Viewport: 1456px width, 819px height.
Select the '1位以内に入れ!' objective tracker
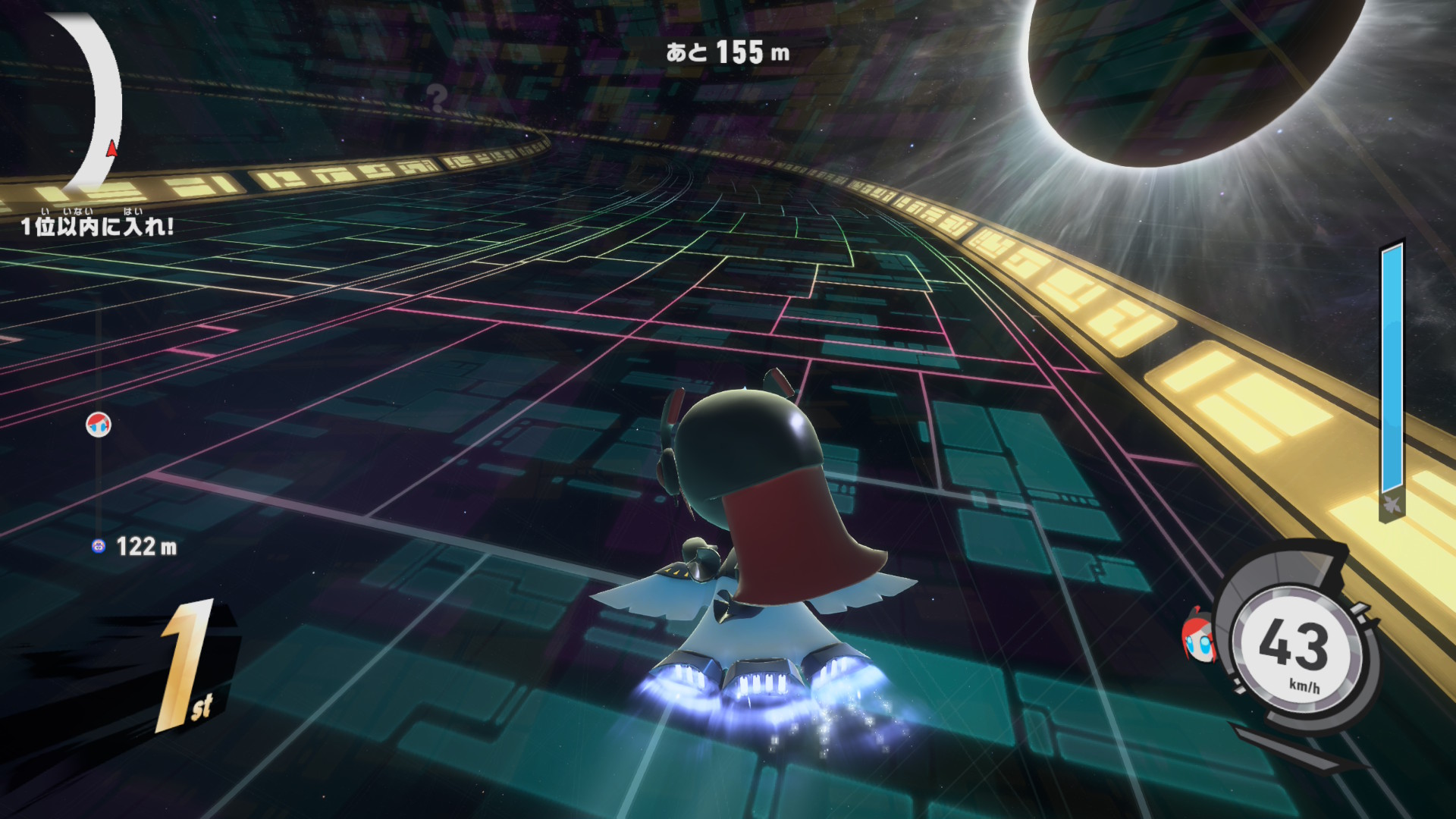point(97,225)
